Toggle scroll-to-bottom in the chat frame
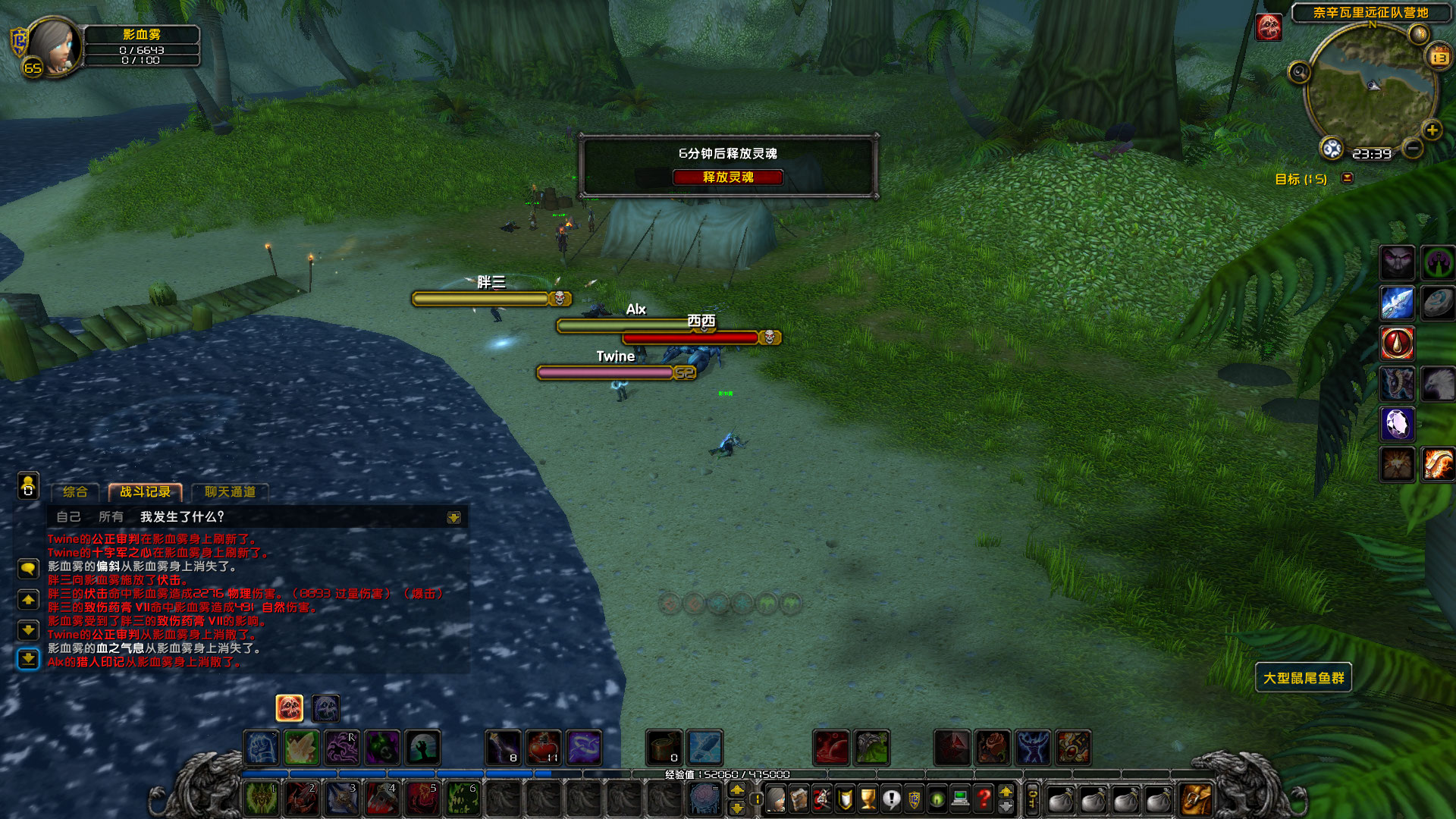1456x819 pixels. 29,660
